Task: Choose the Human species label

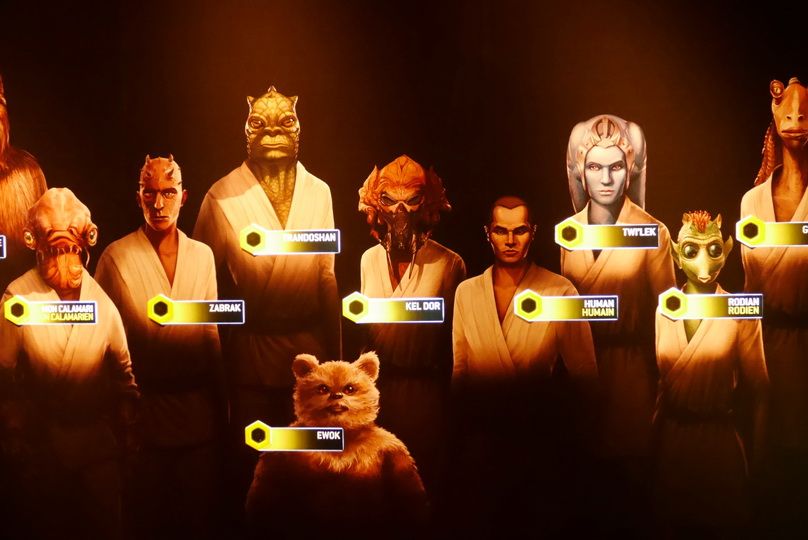Action: (x=567, y=306)
